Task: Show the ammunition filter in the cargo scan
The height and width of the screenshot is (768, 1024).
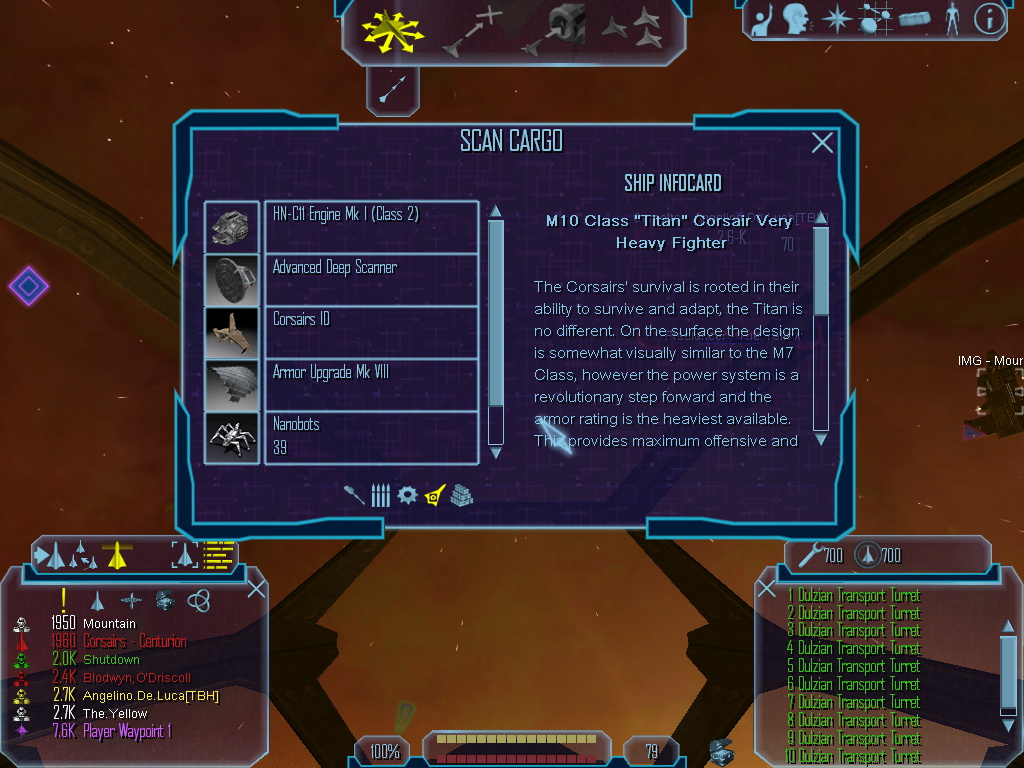Action: pyautogui.click(x=380, y=495)
